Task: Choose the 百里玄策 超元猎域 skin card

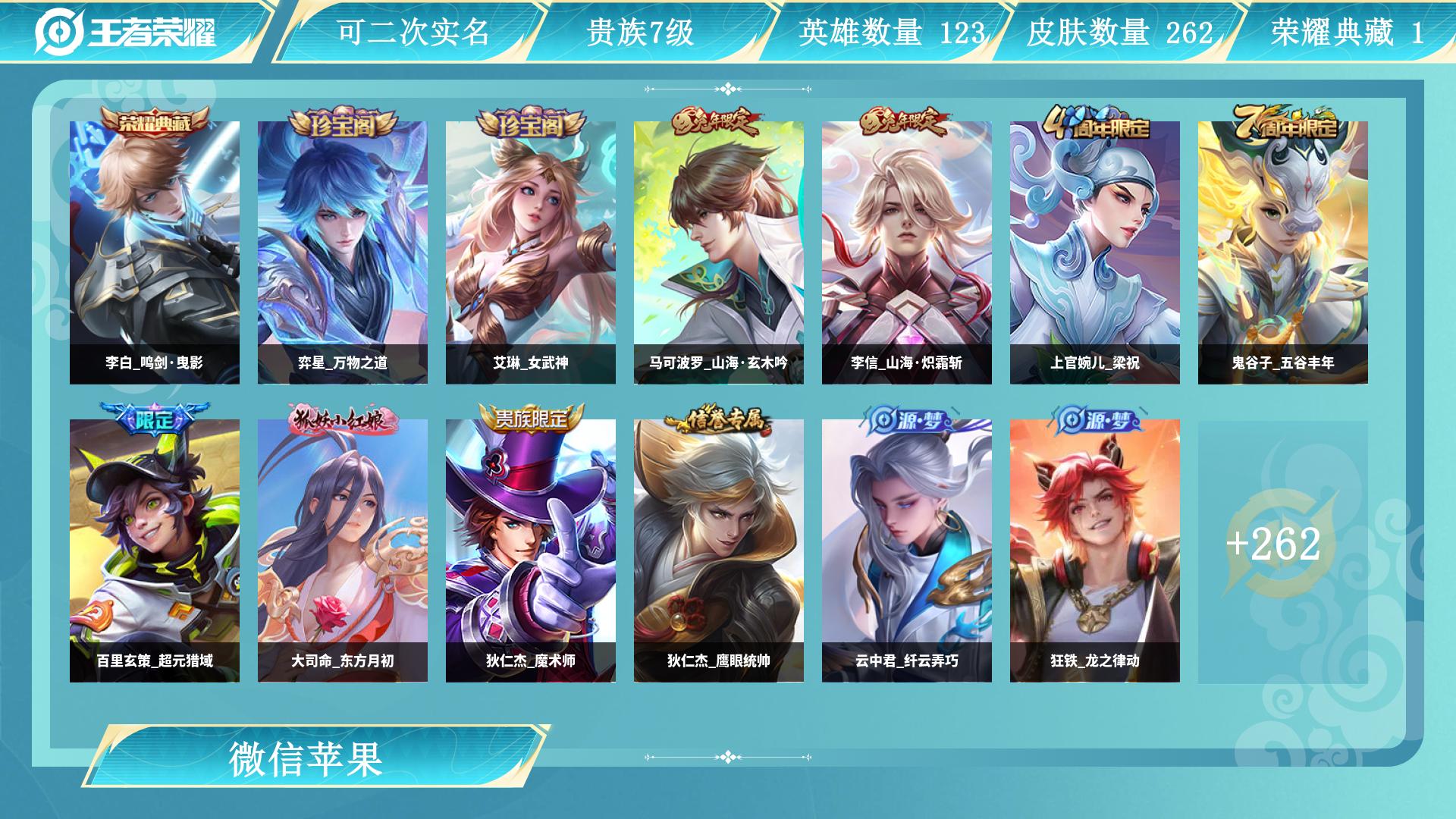Action: point(155,551)
